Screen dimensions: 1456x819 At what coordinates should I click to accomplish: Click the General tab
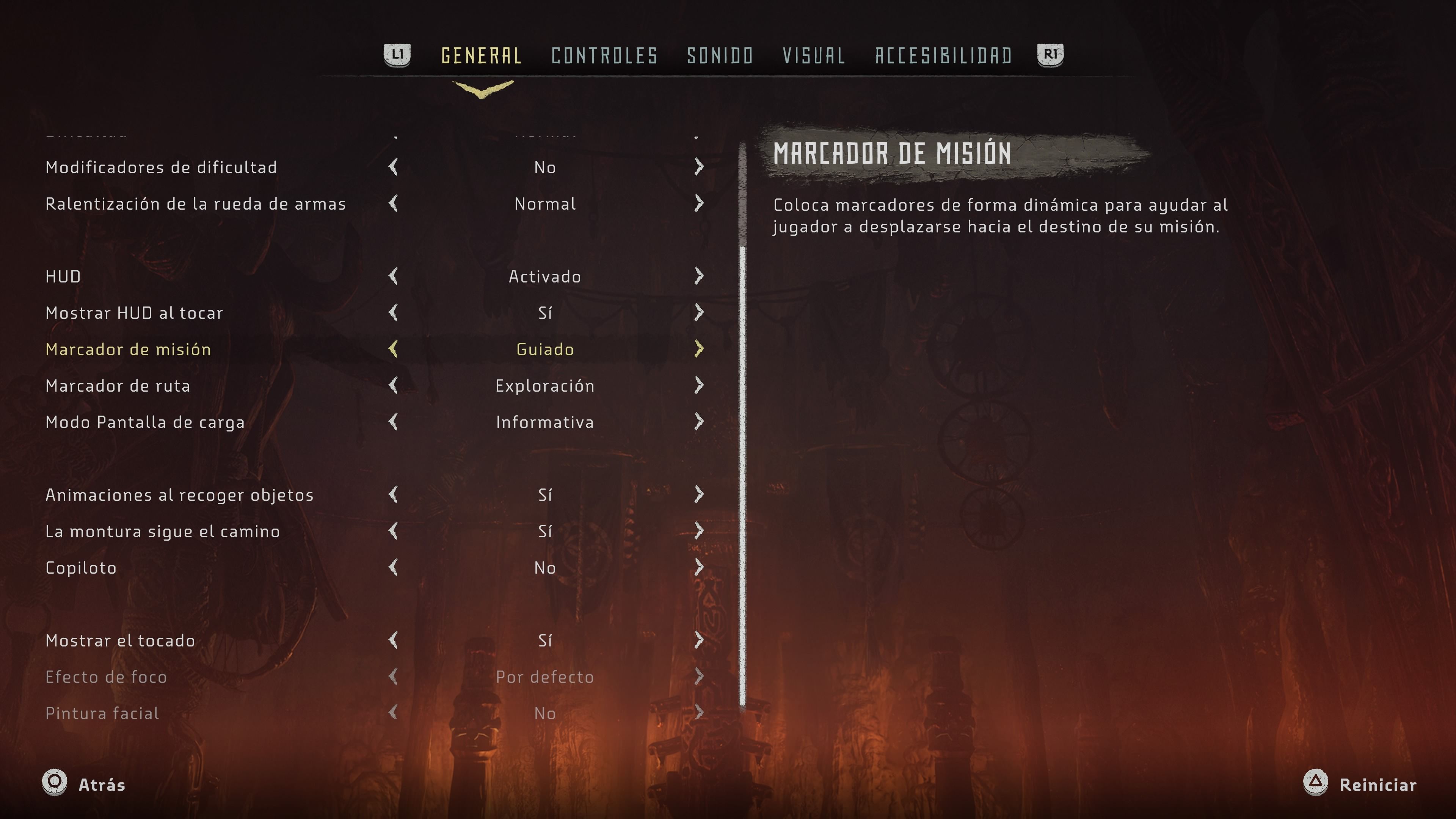point(481,55)
